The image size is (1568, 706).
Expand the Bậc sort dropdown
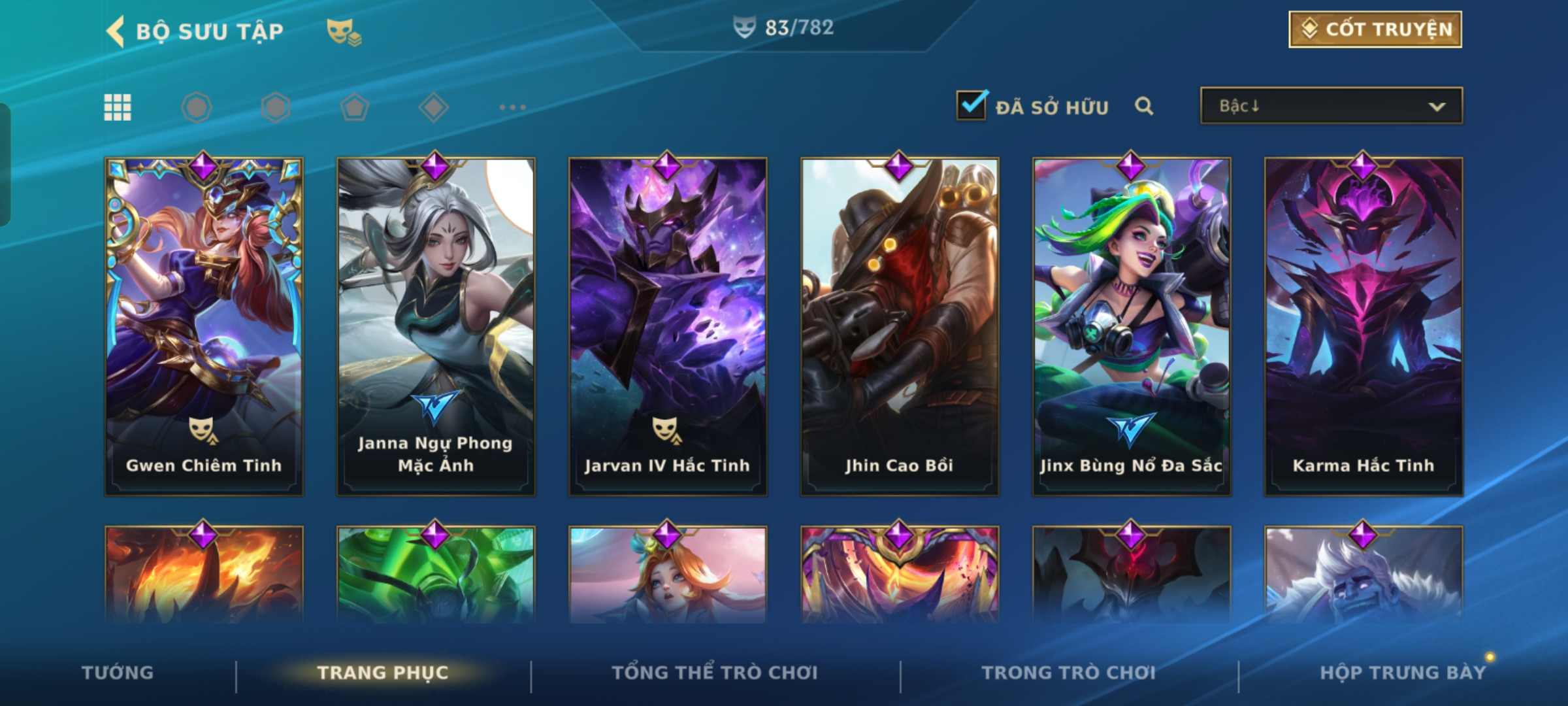pyautogui.click(x=1331, y=106)
